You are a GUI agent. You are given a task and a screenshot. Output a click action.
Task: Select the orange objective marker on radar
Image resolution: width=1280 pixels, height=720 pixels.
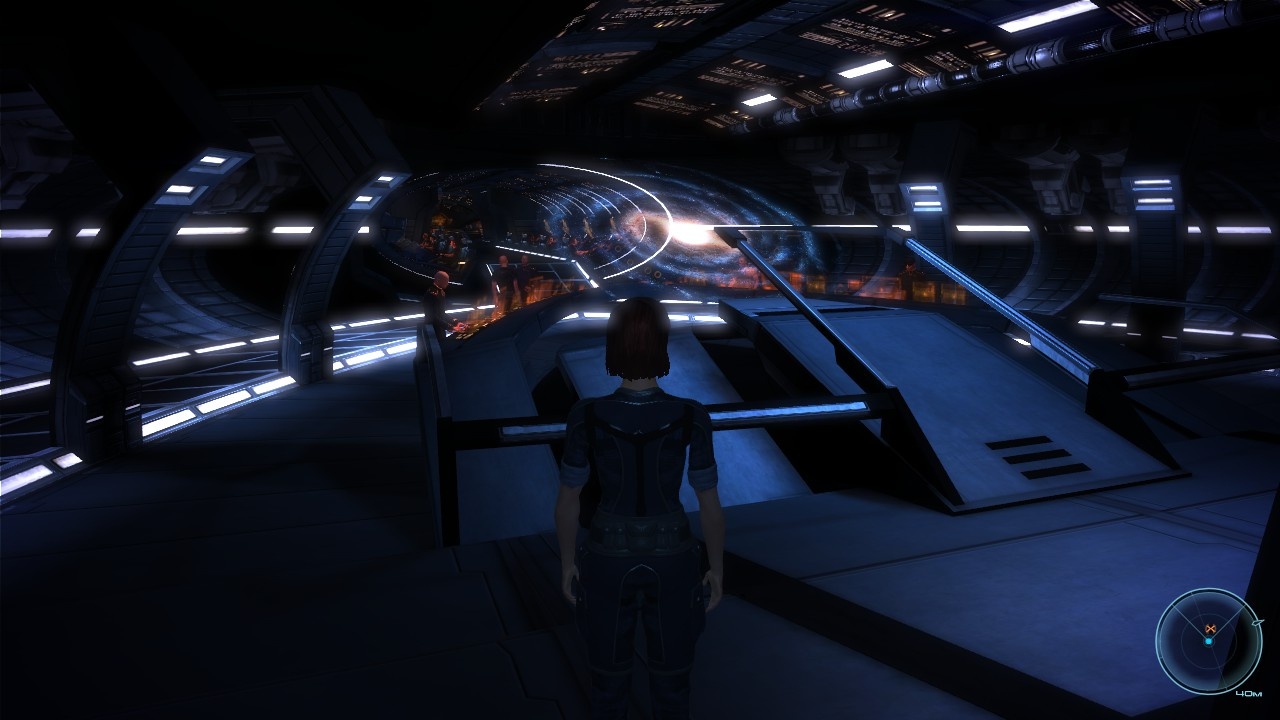click(x=1210, y=628)
